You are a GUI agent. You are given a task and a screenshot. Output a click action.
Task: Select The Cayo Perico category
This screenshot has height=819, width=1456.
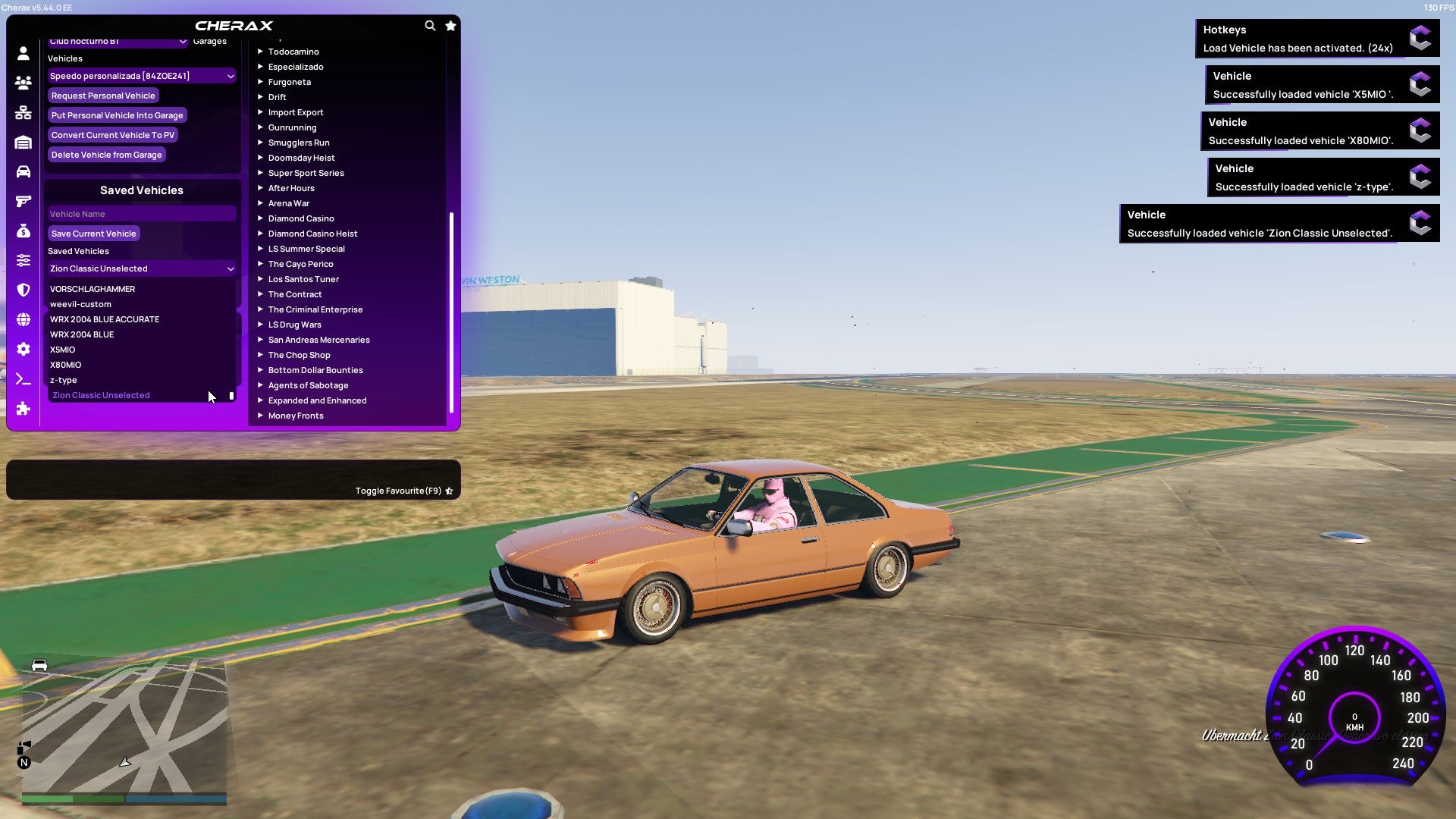(300, 263)
